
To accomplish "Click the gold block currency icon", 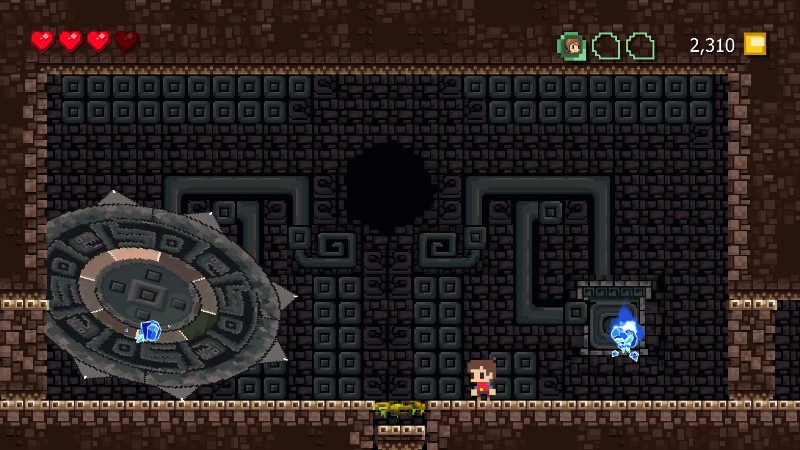I will click(754, 44).
